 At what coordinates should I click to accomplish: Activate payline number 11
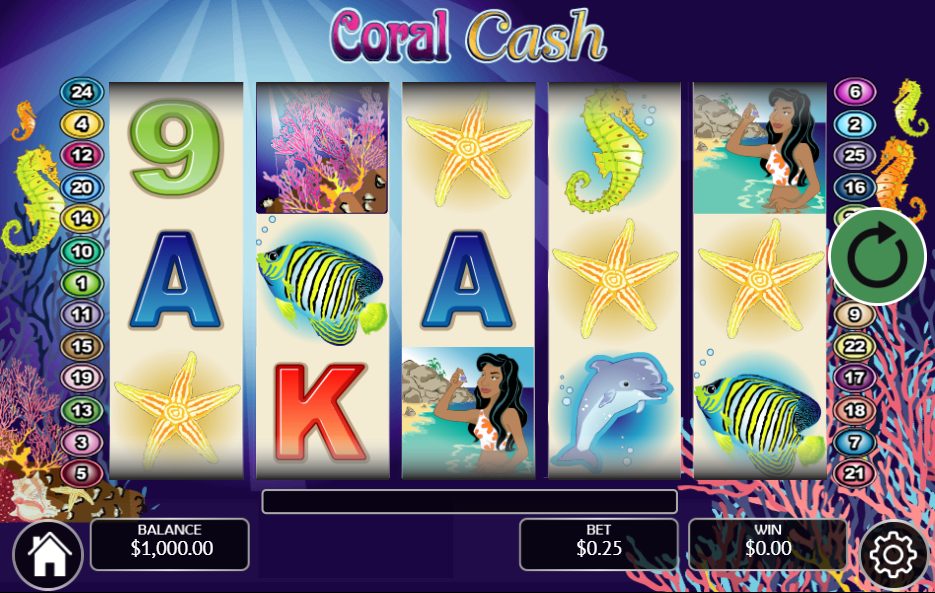point(82,315)
